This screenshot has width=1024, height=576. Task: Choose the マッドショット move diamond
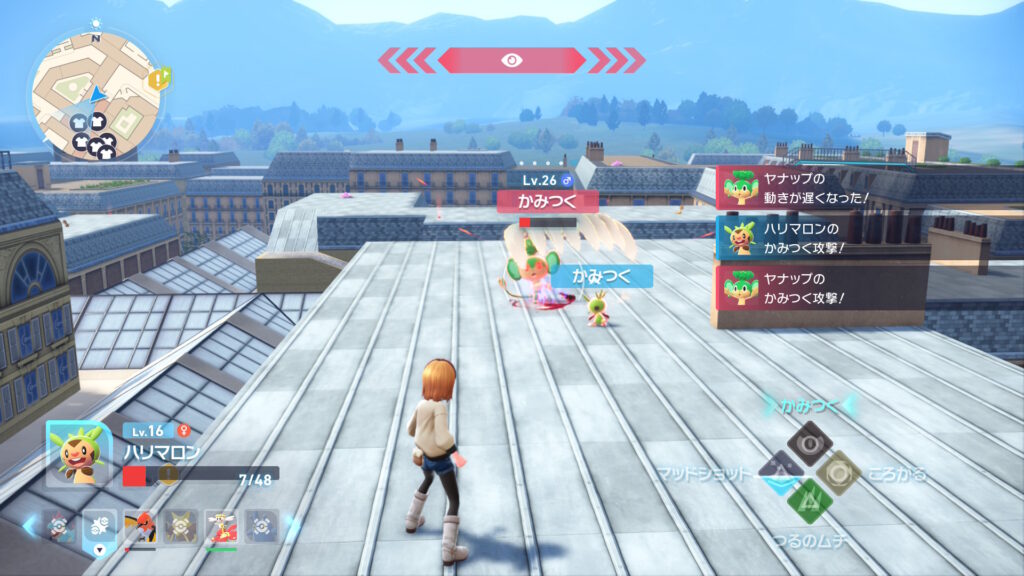click(x=778, y=469)
